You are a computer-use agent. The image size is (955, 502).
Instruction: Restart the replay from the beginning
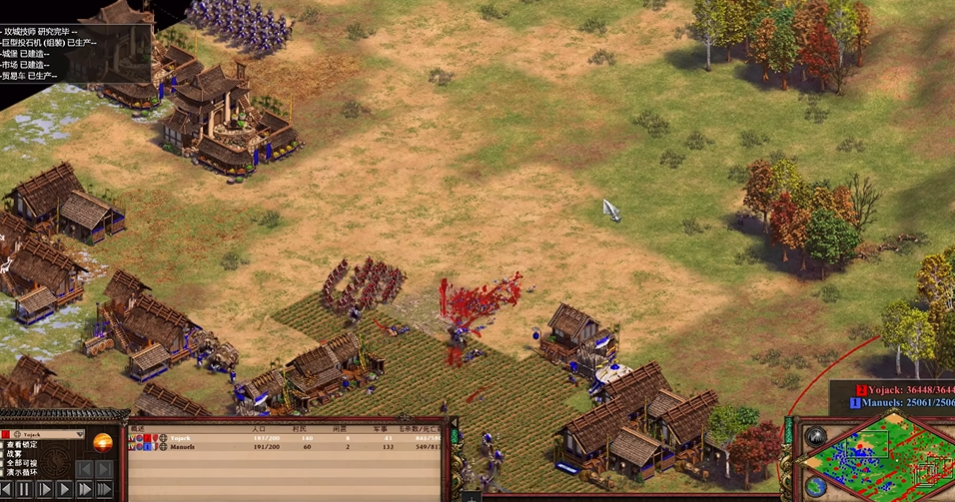7,490
